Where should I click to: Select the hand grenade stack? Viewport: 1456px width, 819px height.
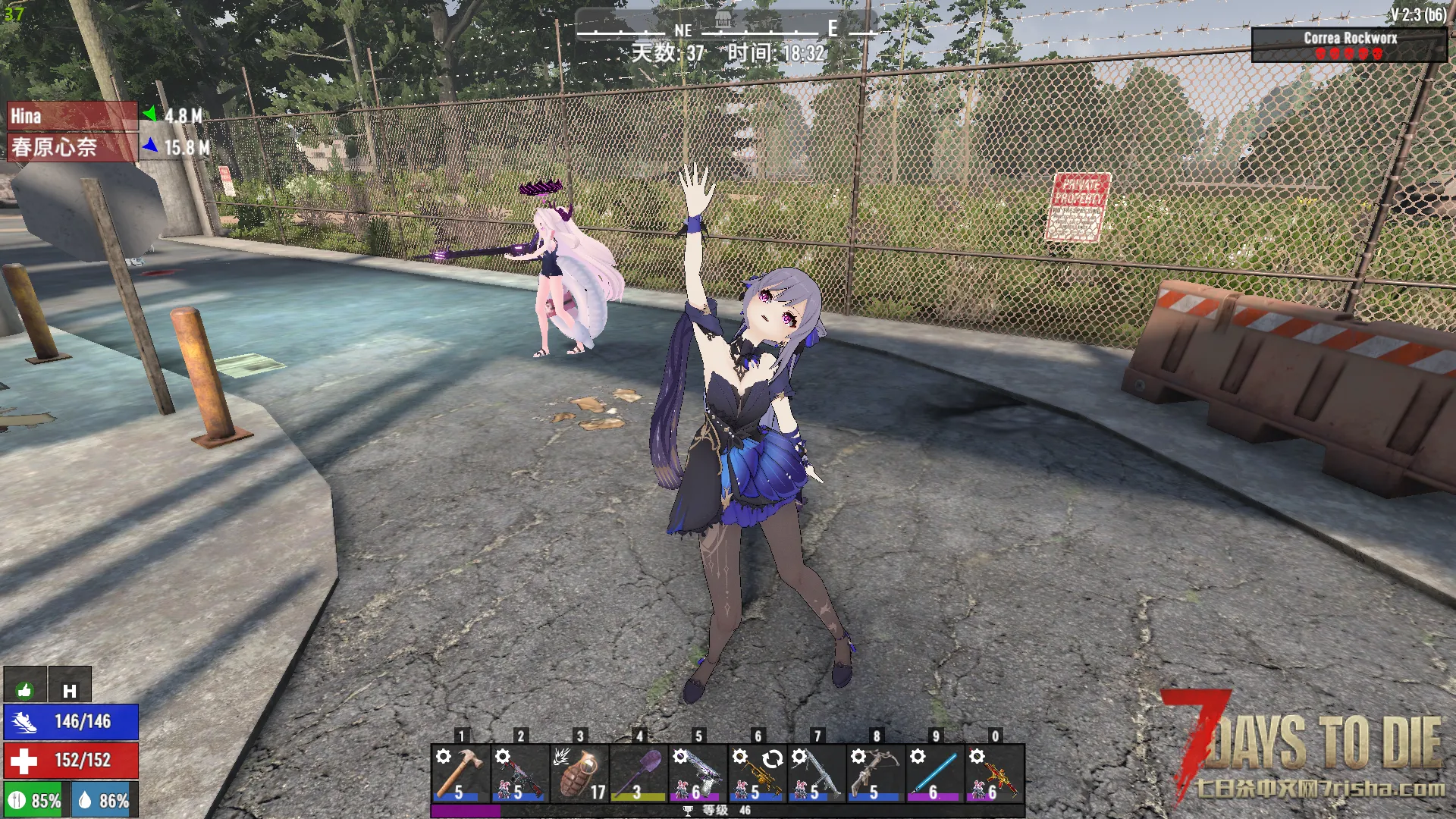[x=579, y=773]
